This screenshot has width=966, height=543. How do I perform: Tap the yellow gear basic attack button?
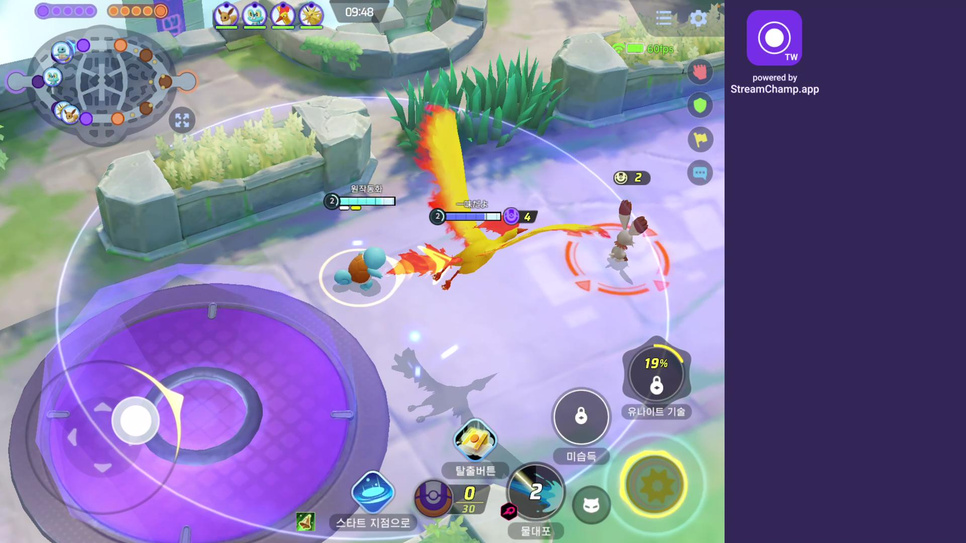pos(655,484)
